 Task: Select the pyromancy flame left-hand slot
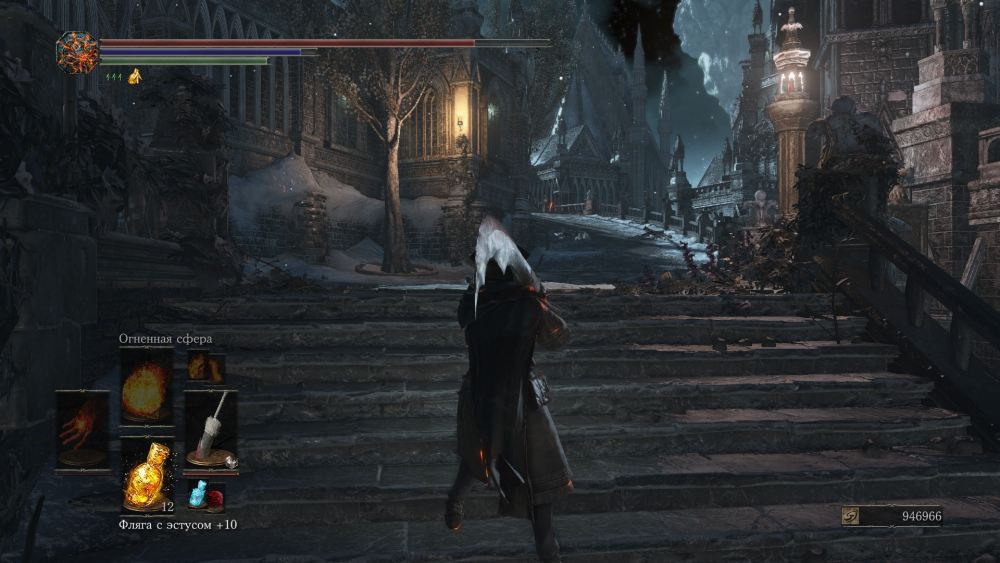pyautogui.click(x=81, y=429)
